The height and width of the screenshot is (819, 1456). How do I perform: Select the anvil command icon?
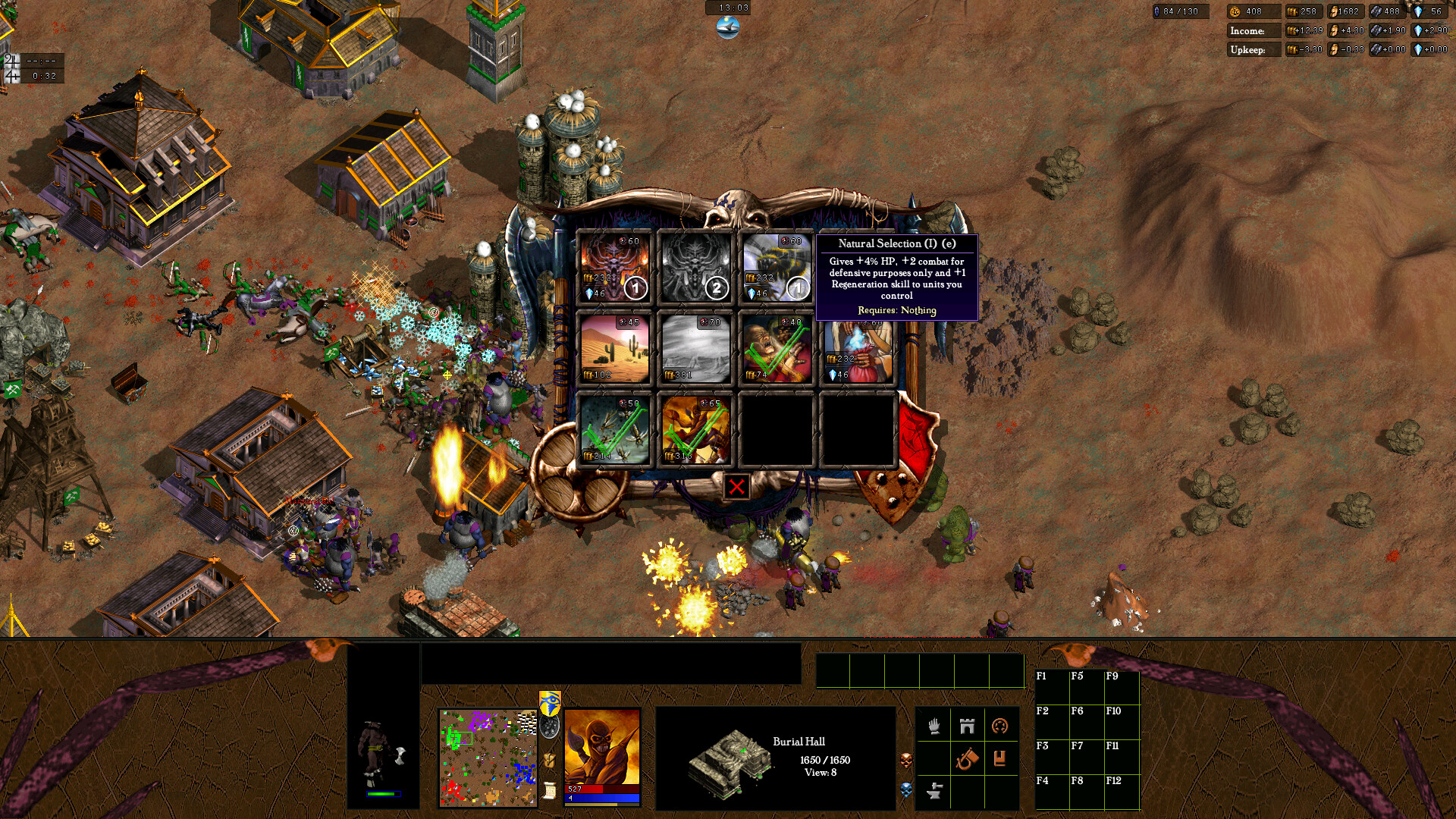tap(934, 791)
